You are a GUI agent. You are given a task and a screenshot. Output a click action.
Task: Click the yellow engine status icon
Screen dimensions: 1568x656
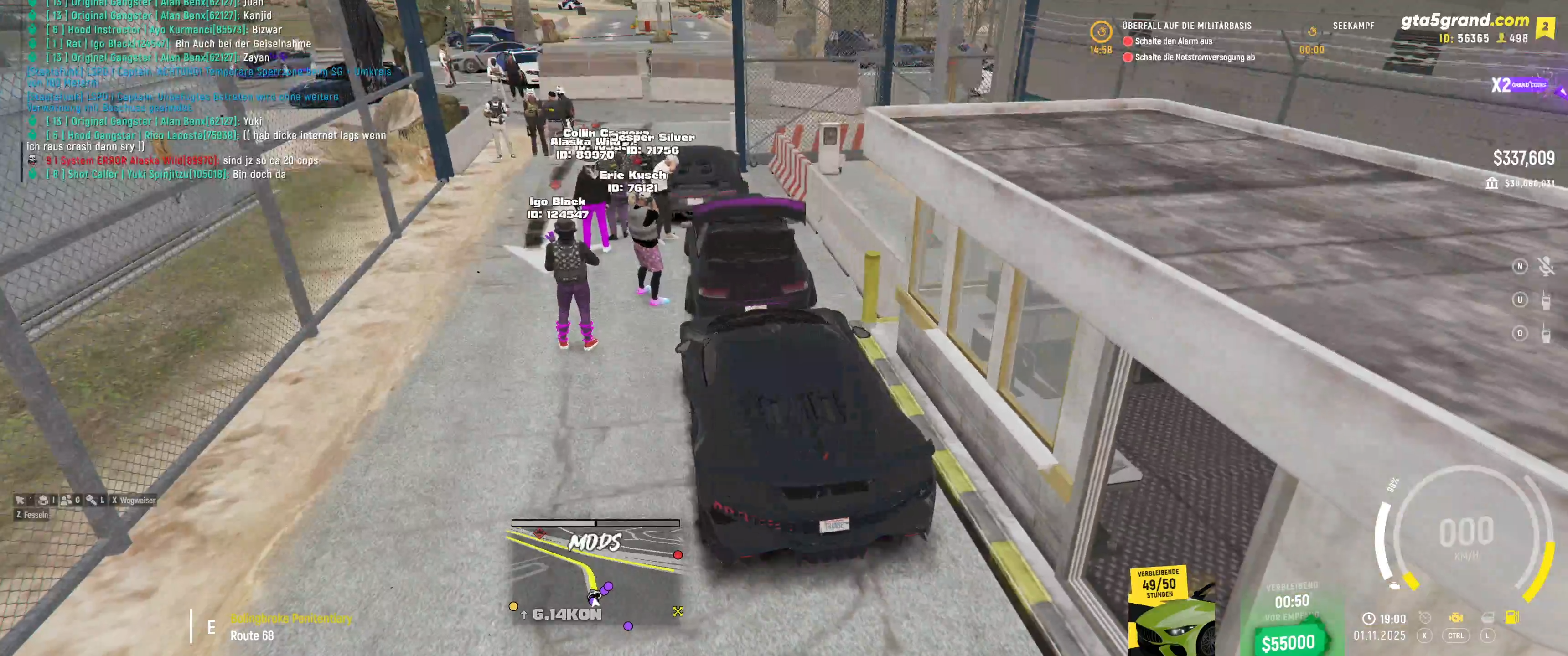coord(1455,618)
